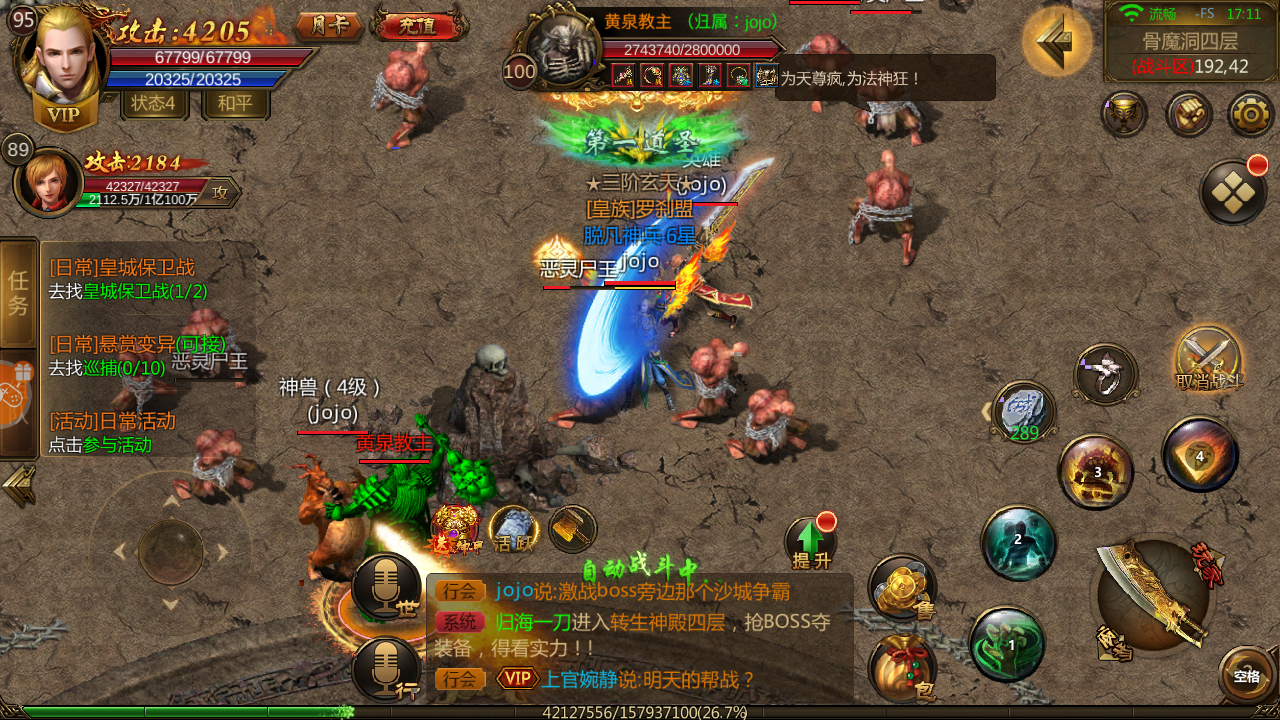Select the red-haired companion portrait

48,181
